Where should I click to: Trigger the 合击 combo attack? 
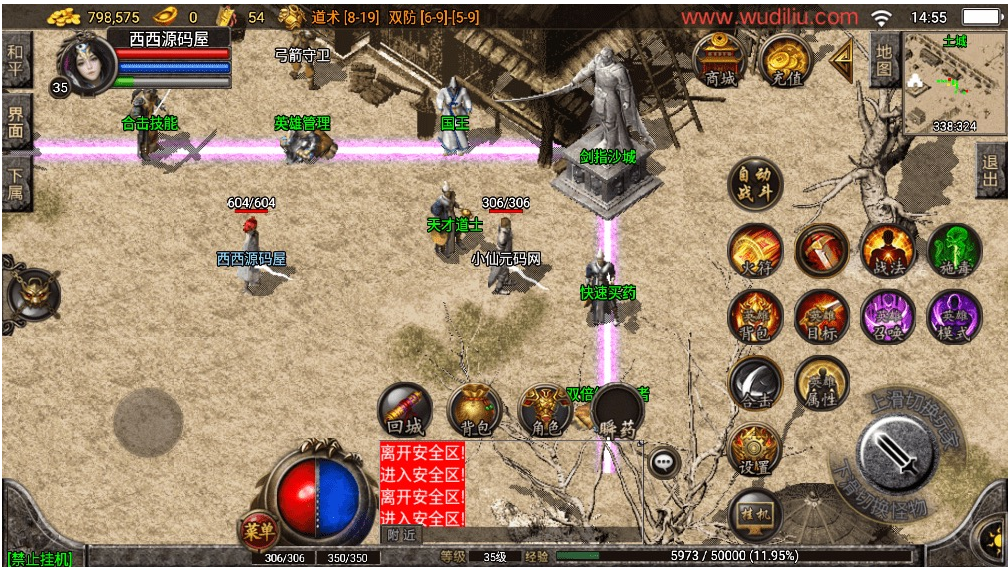point(755,384)
